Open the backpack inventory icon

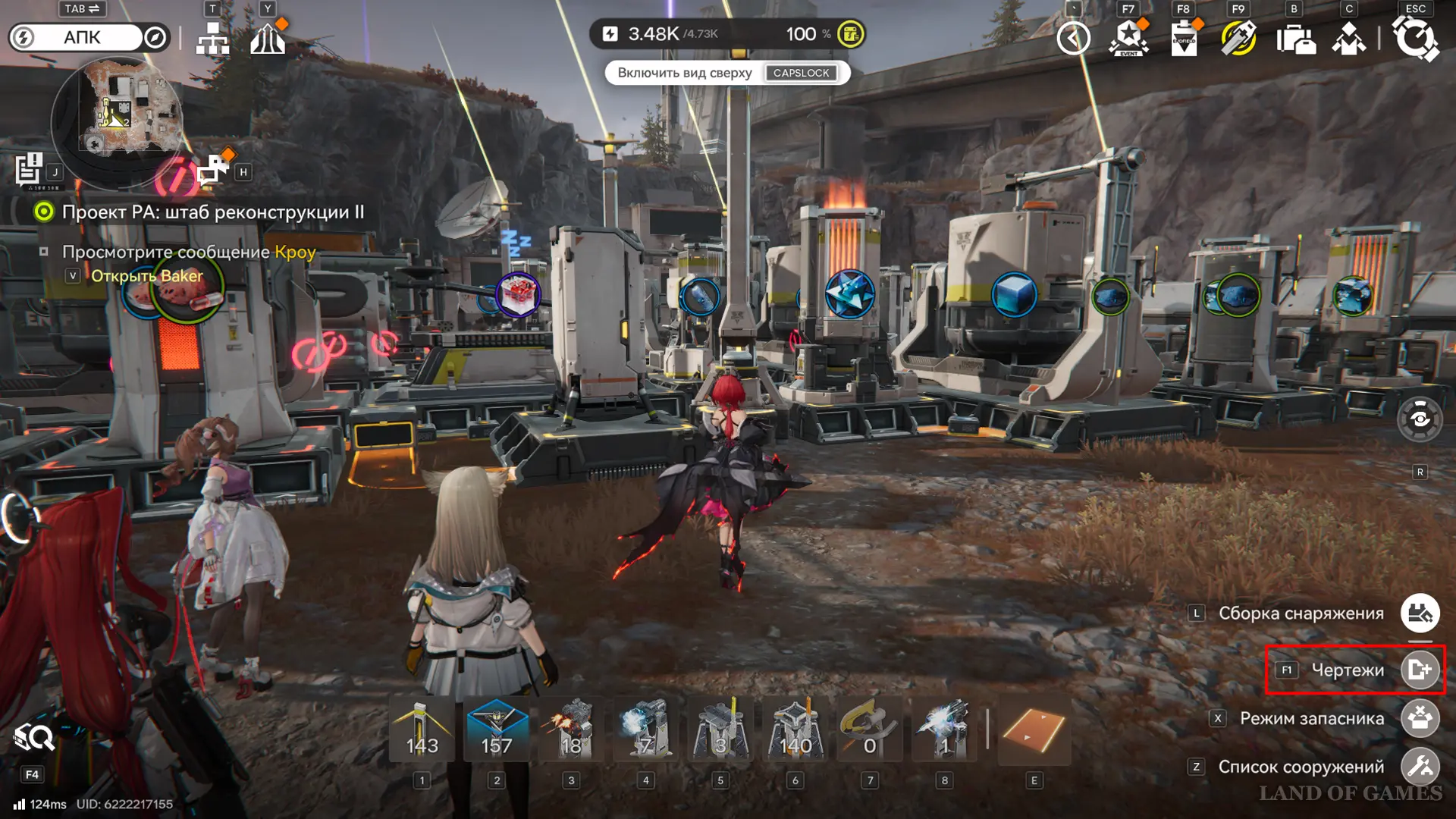1294,38
